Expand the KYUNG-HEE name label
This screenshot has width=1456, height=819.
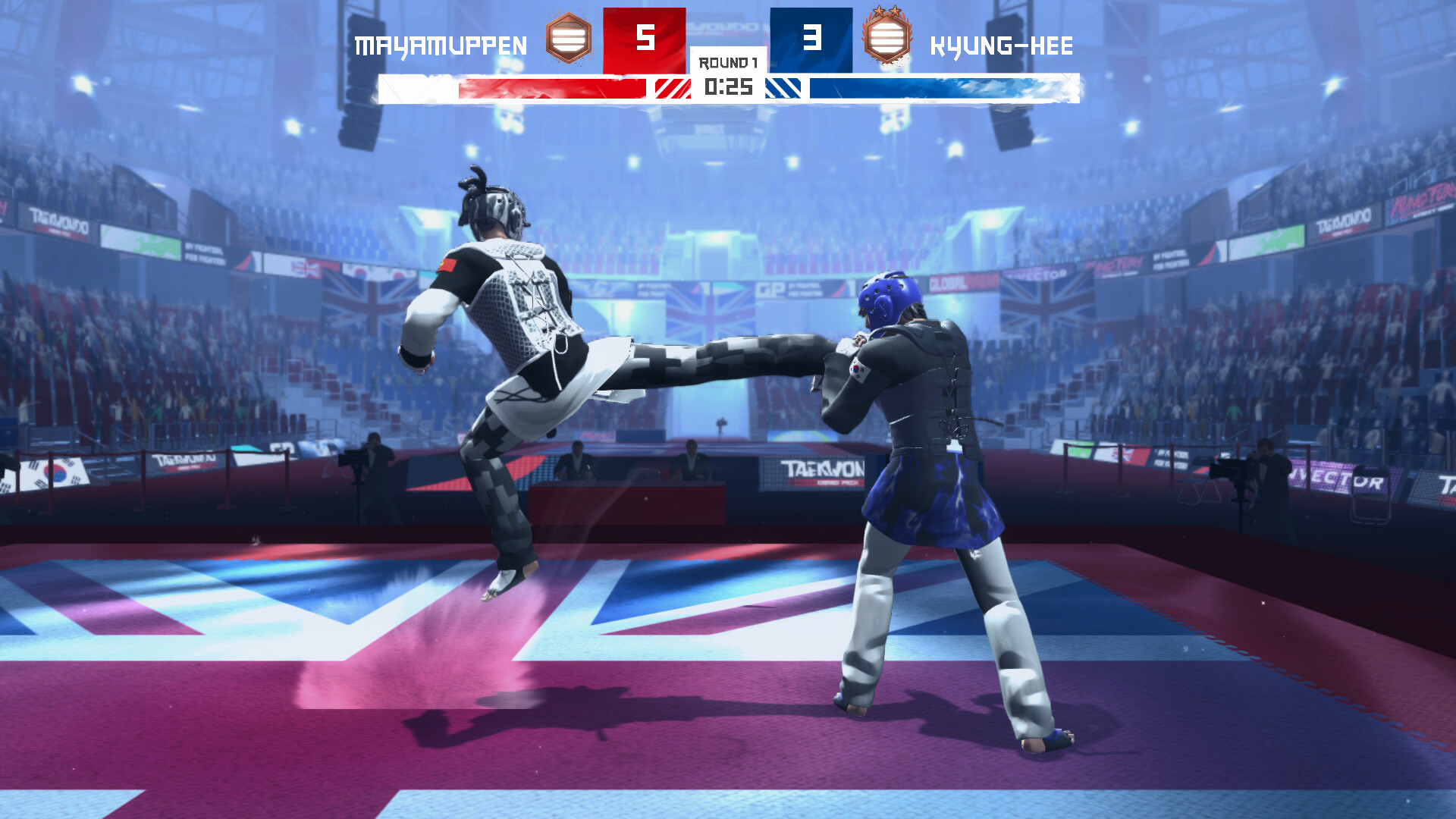point(1001,45)
